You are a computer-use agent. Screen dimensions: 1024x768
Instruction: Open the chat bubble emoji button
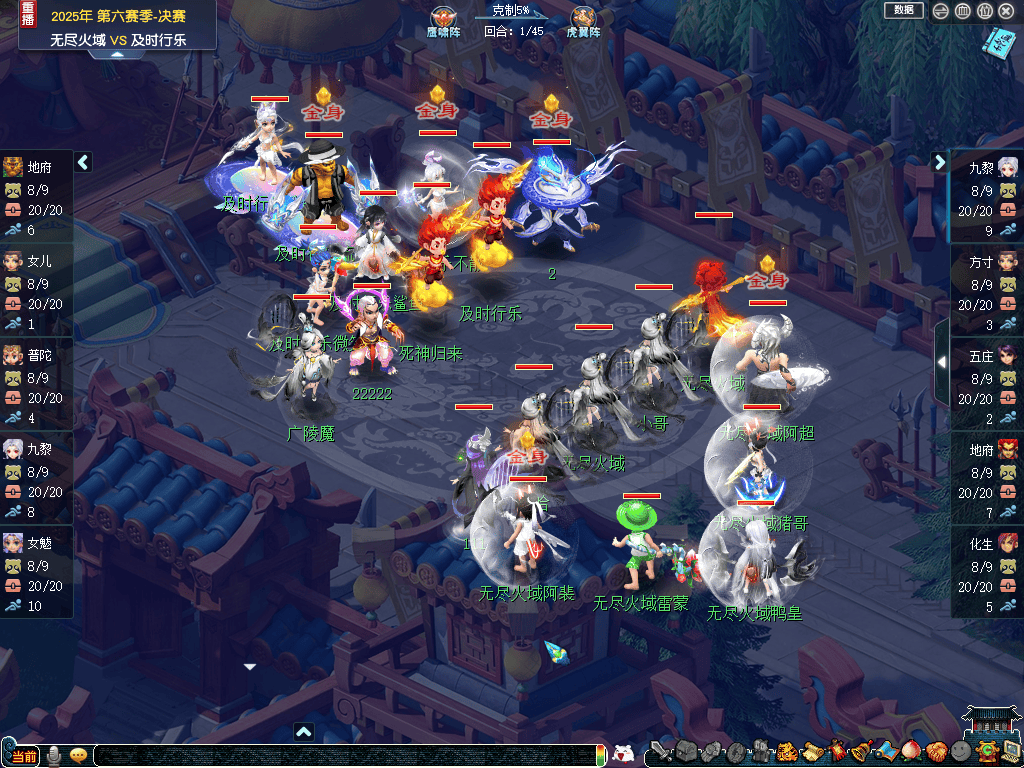77,755
